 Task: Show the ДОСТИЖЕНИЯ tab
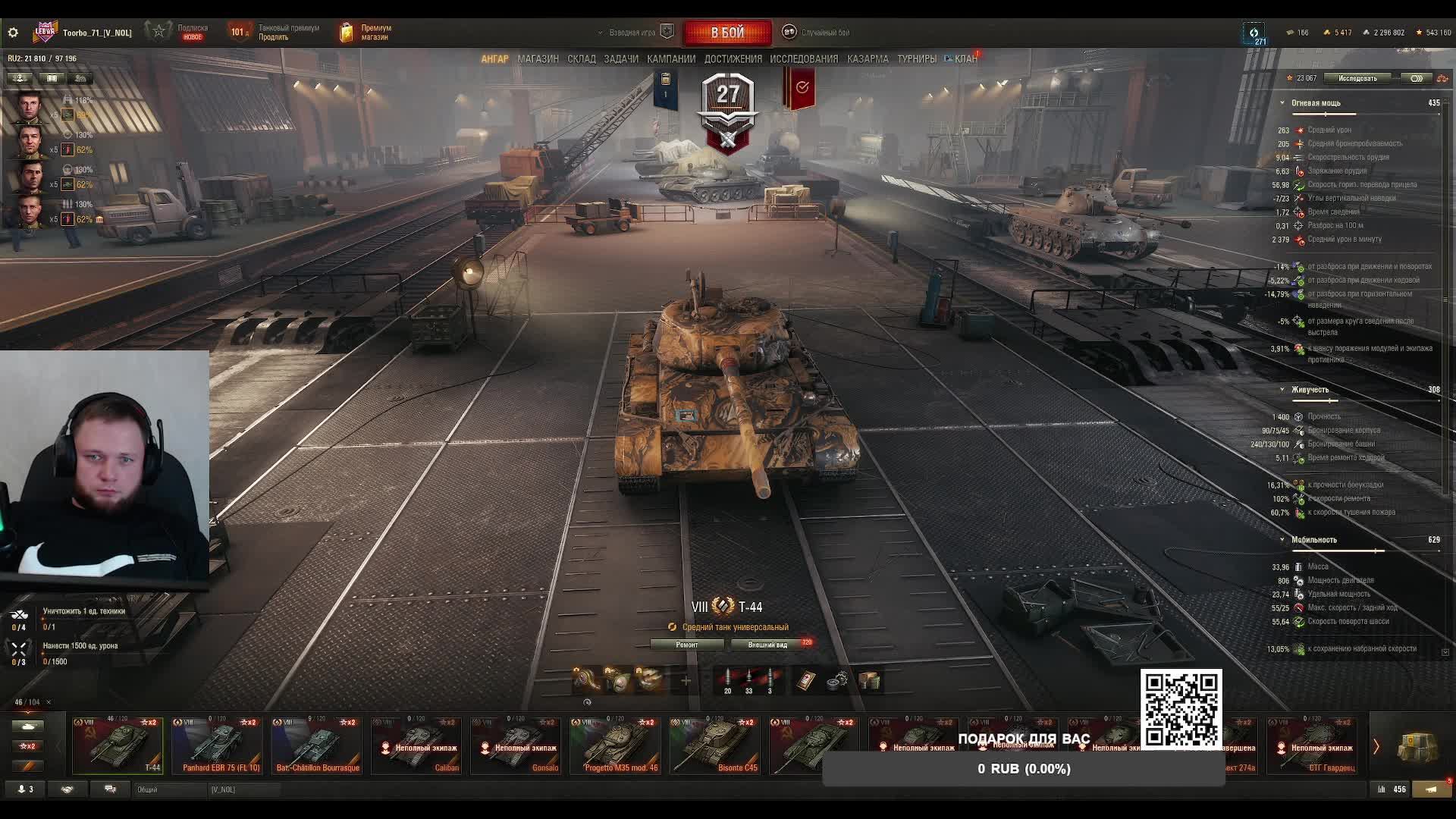click(x=733, y=58)
